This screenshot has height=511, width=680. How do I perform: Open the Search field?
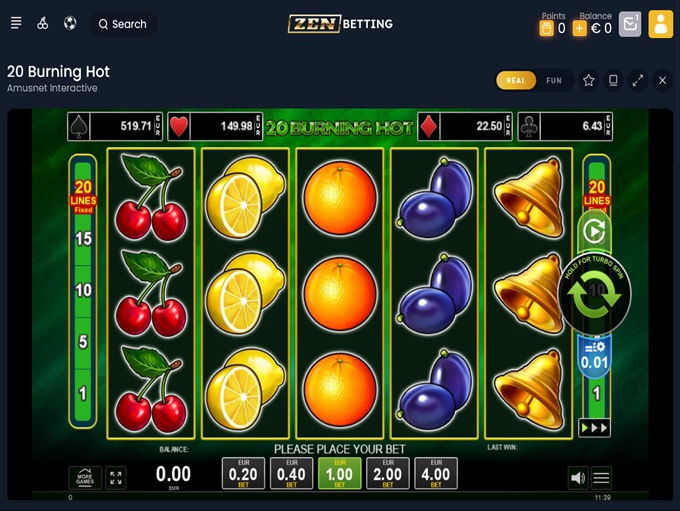(122, 24)
